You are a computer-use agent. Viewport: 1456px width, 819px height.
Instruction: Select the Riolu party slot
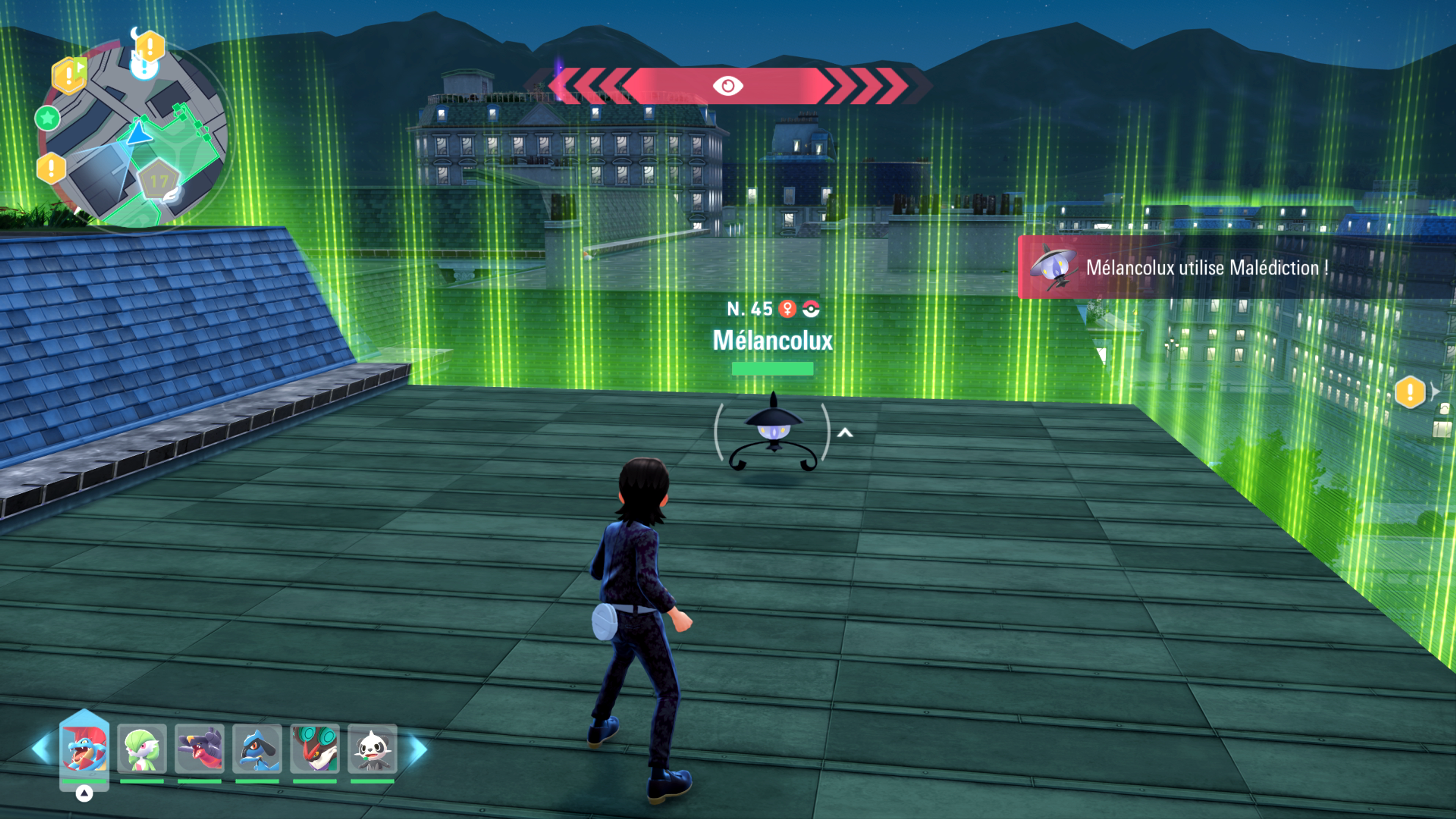pyautogui.click(x=257, y=749)
